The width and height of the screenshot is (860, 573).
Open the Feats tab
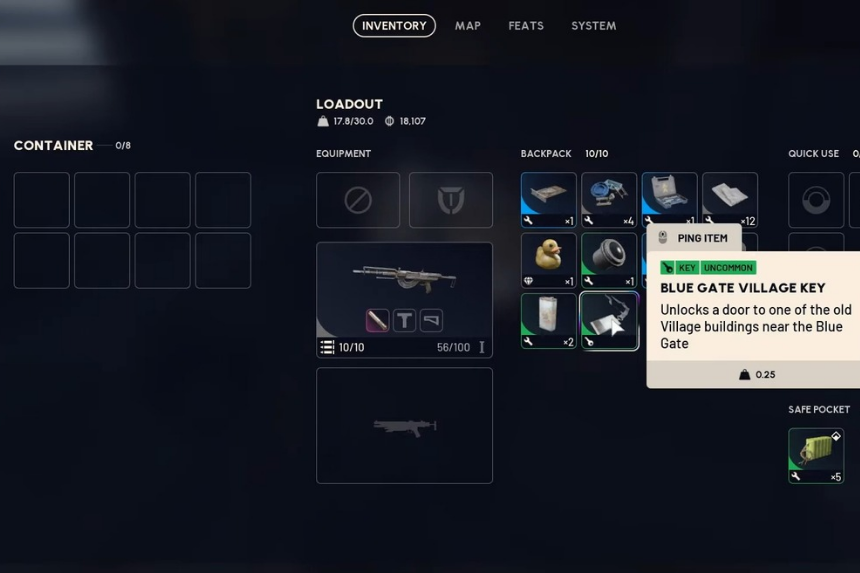[526, 26]
